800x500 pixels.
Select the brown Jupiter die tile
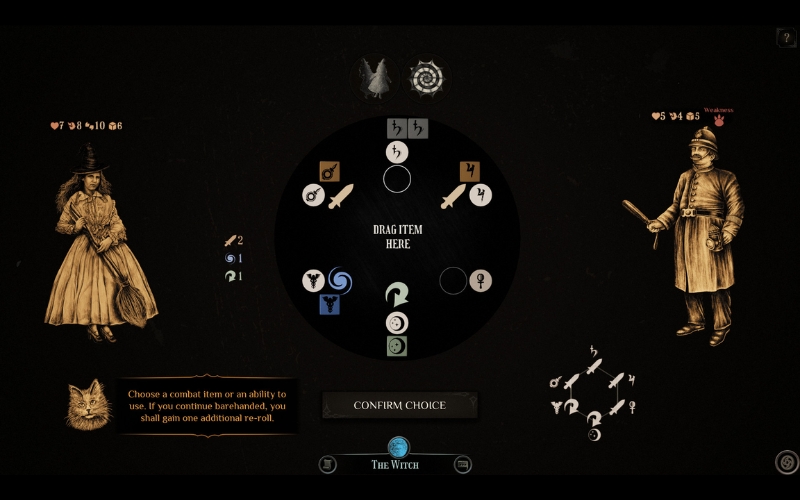[468, 171]
